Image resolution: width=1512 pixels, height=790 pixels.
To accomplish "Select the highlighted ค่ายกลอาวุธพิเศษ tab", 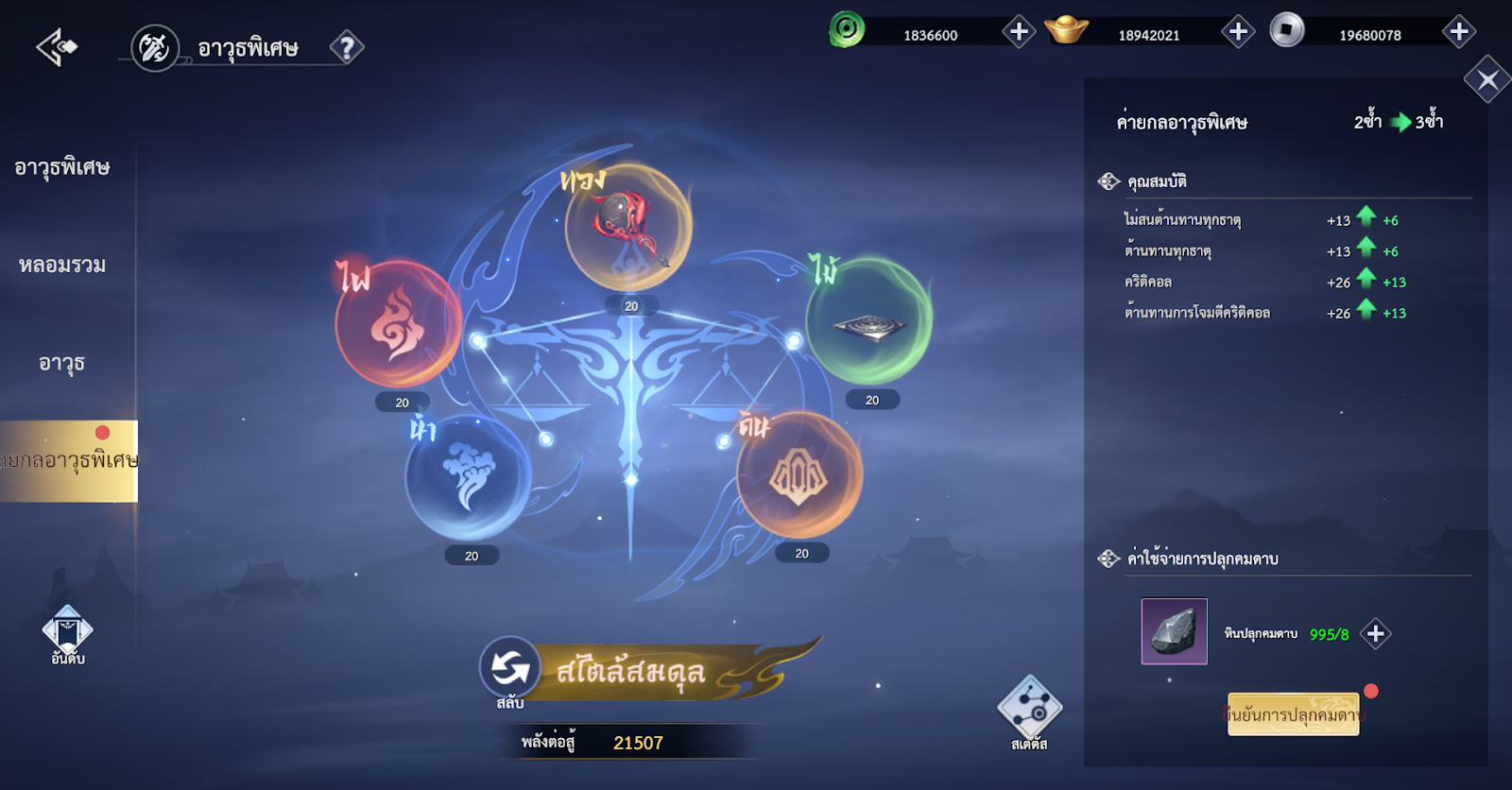I will pyautogui.click(x=68, y=461).
